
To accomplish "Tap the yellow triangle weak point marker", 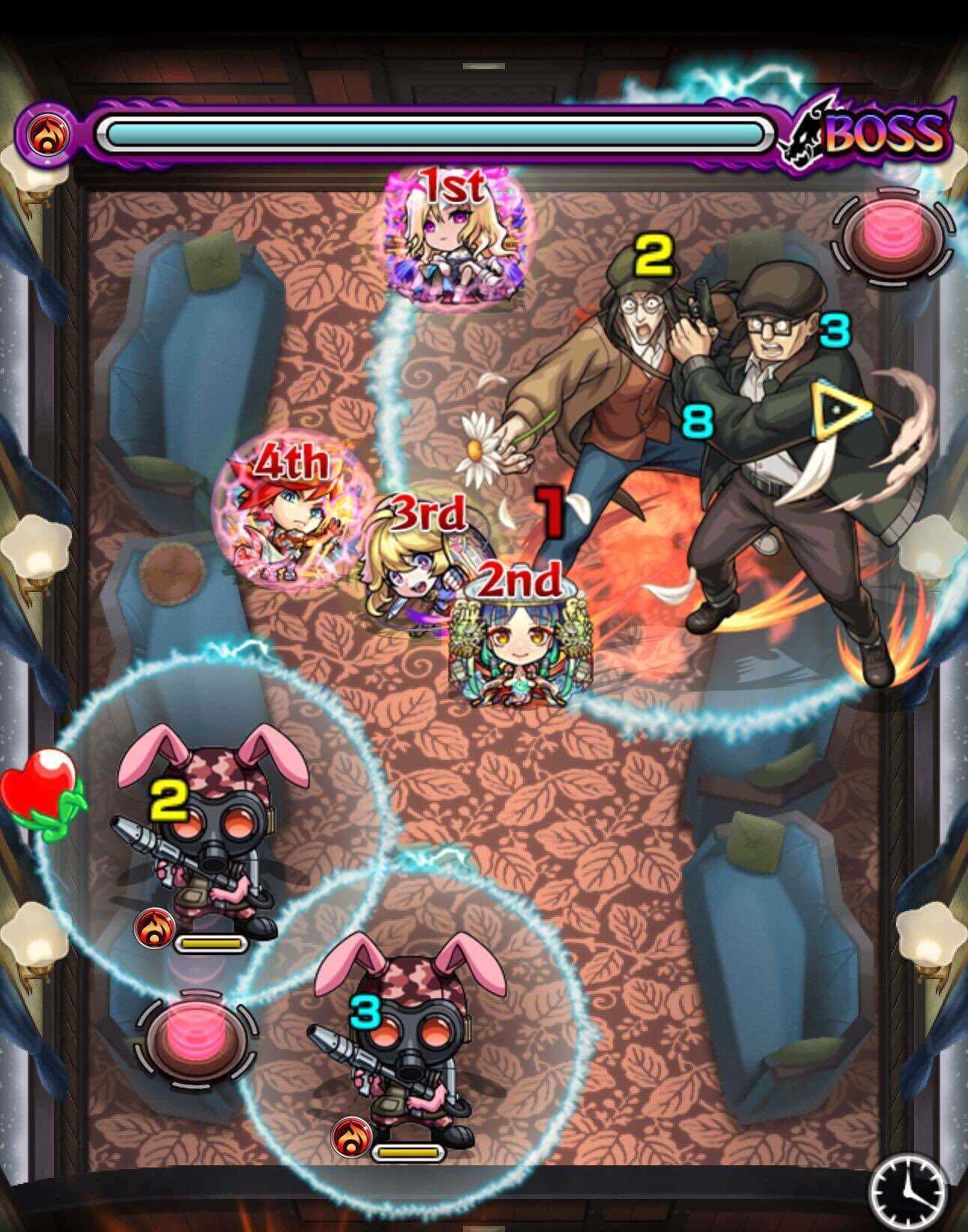I will click(x=838, y=409).
